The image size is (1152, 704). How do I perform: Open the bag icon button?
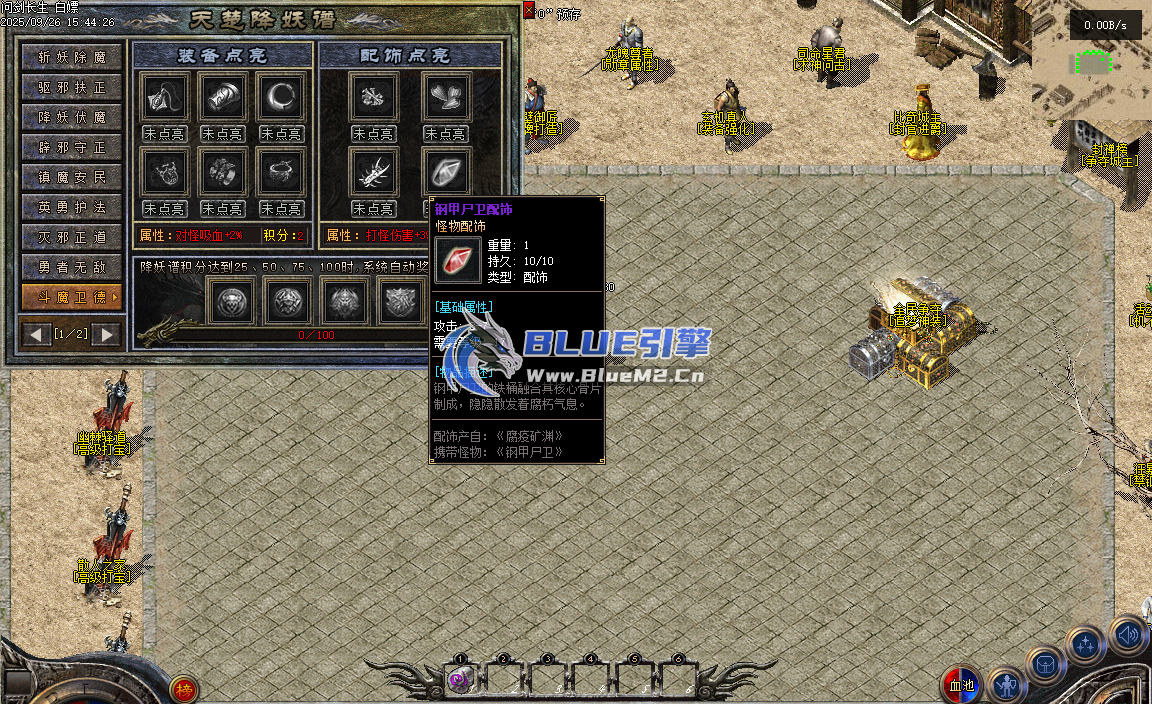1045,664
